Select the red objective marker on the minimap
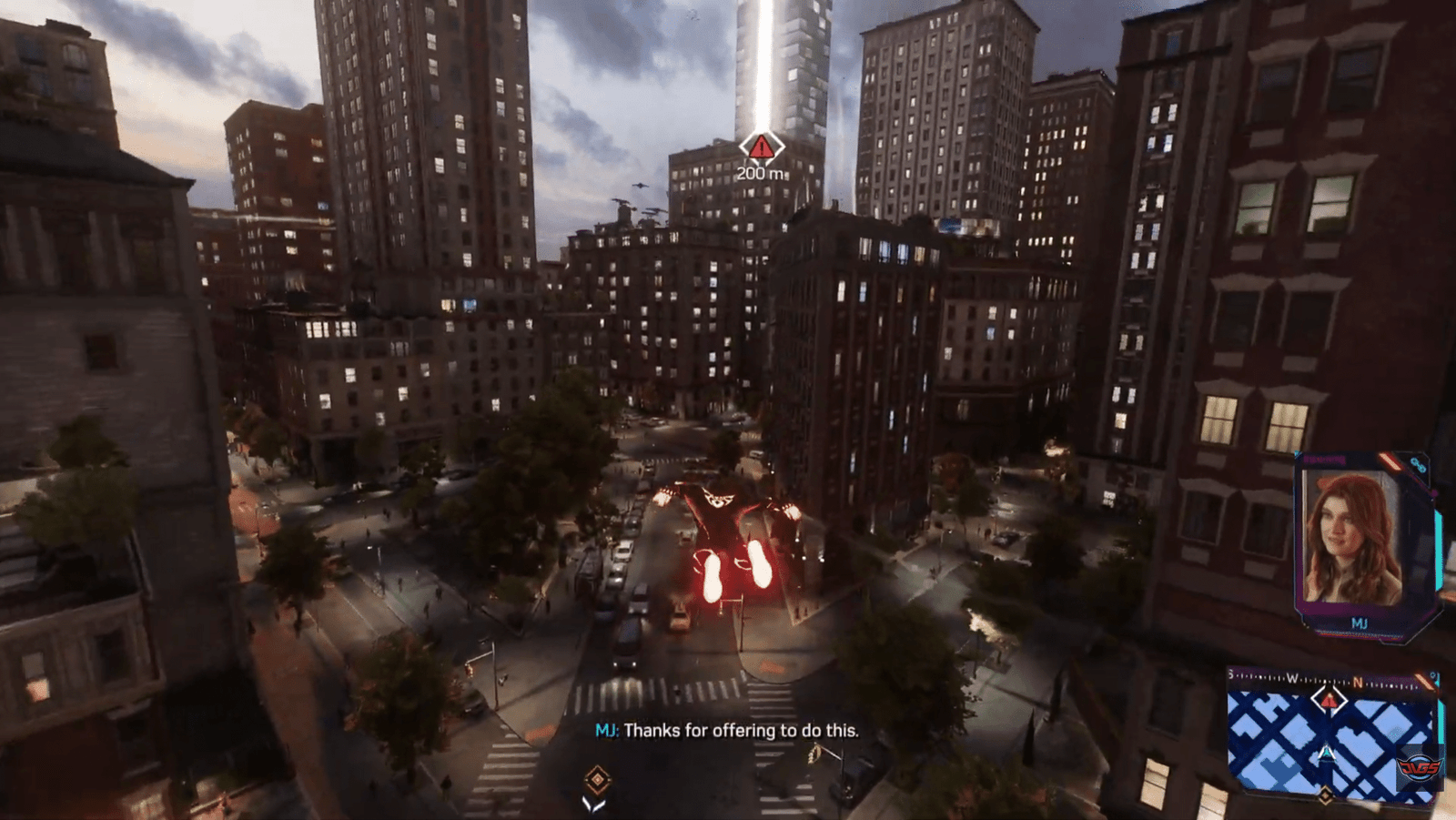This screenshot has width=1456, height=820. click(1330, 700)
